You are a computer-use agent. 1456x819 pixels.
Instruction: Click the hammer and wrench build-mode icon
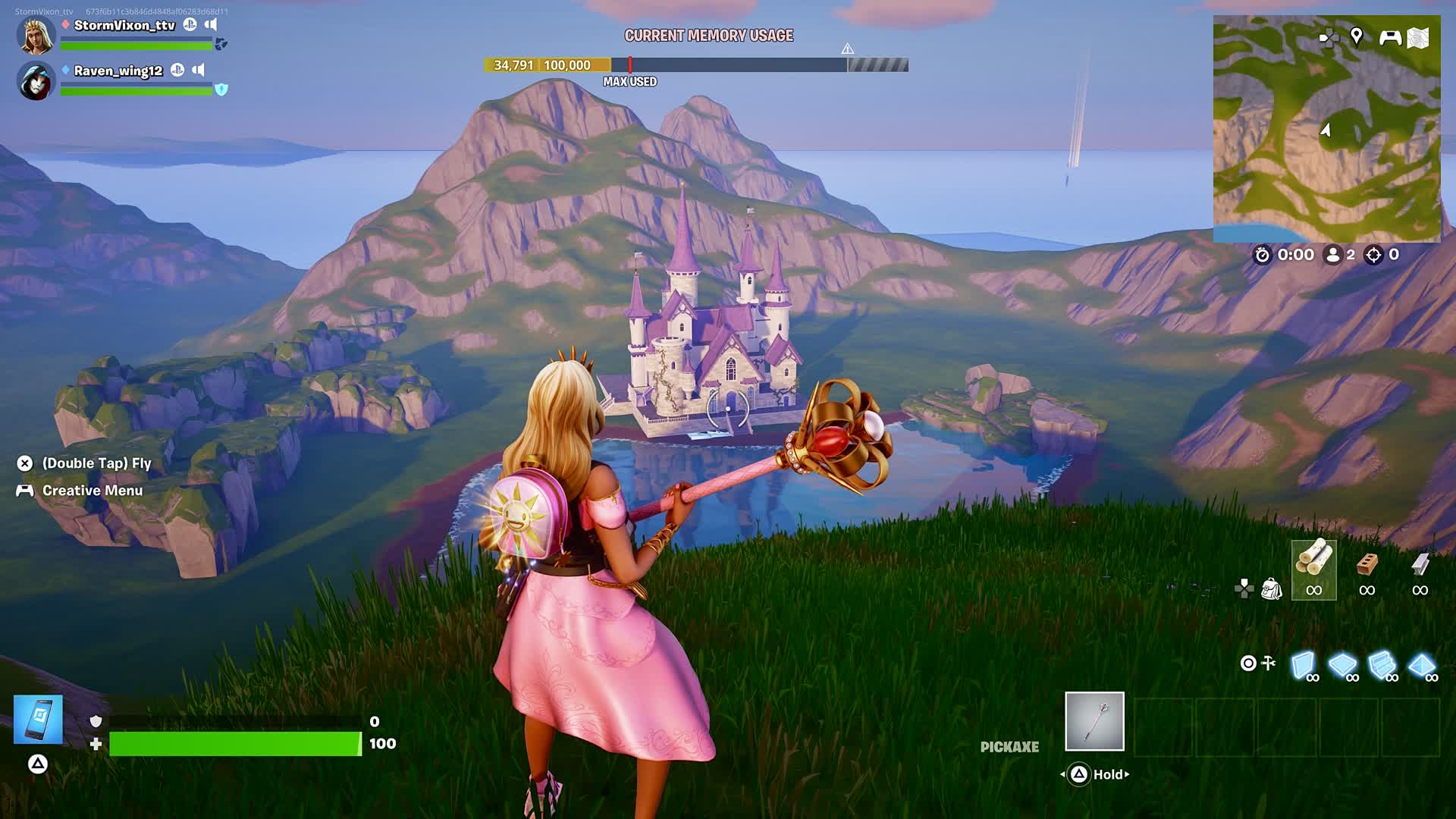tap(1269, 664)
